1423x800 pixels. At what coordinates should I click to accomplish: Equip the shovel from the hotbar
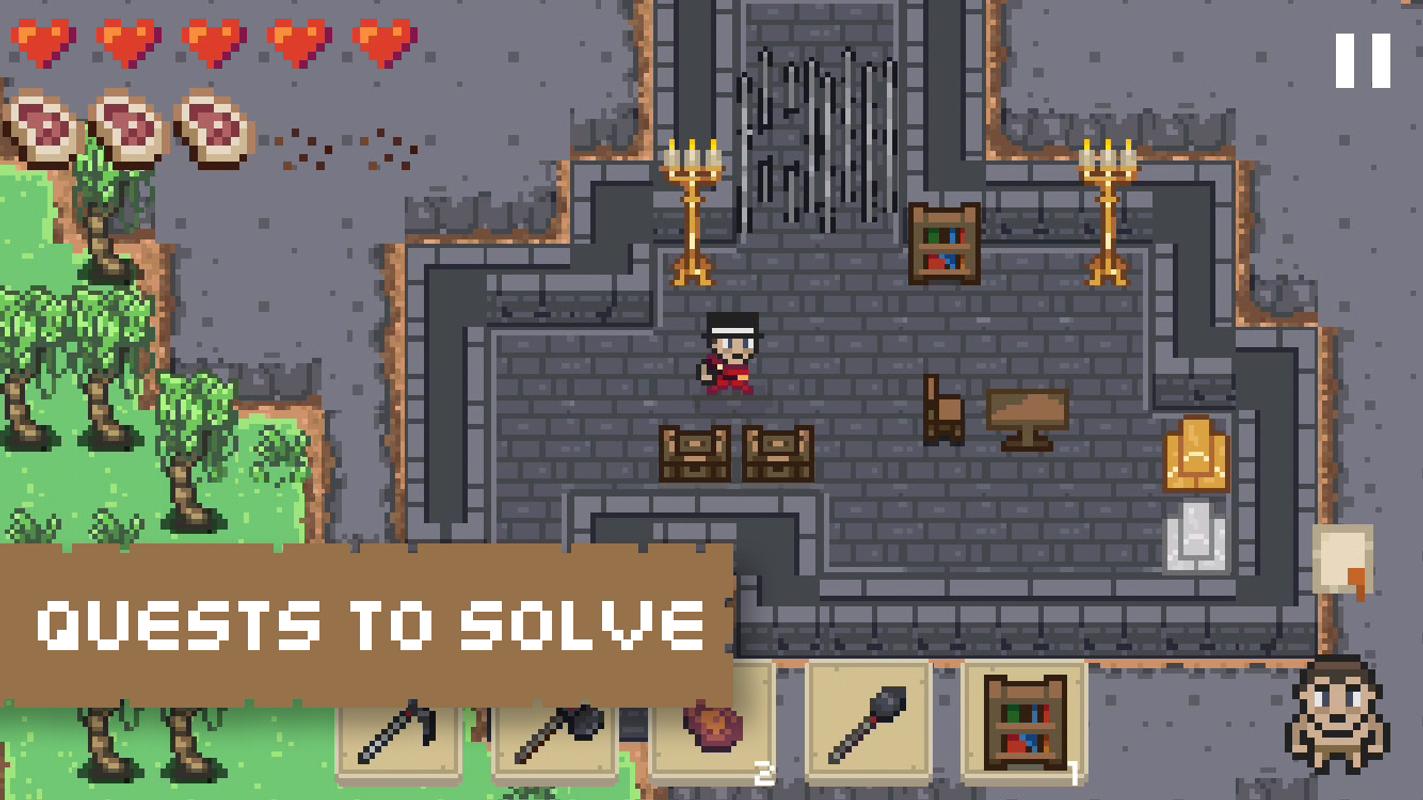(868, 724)
